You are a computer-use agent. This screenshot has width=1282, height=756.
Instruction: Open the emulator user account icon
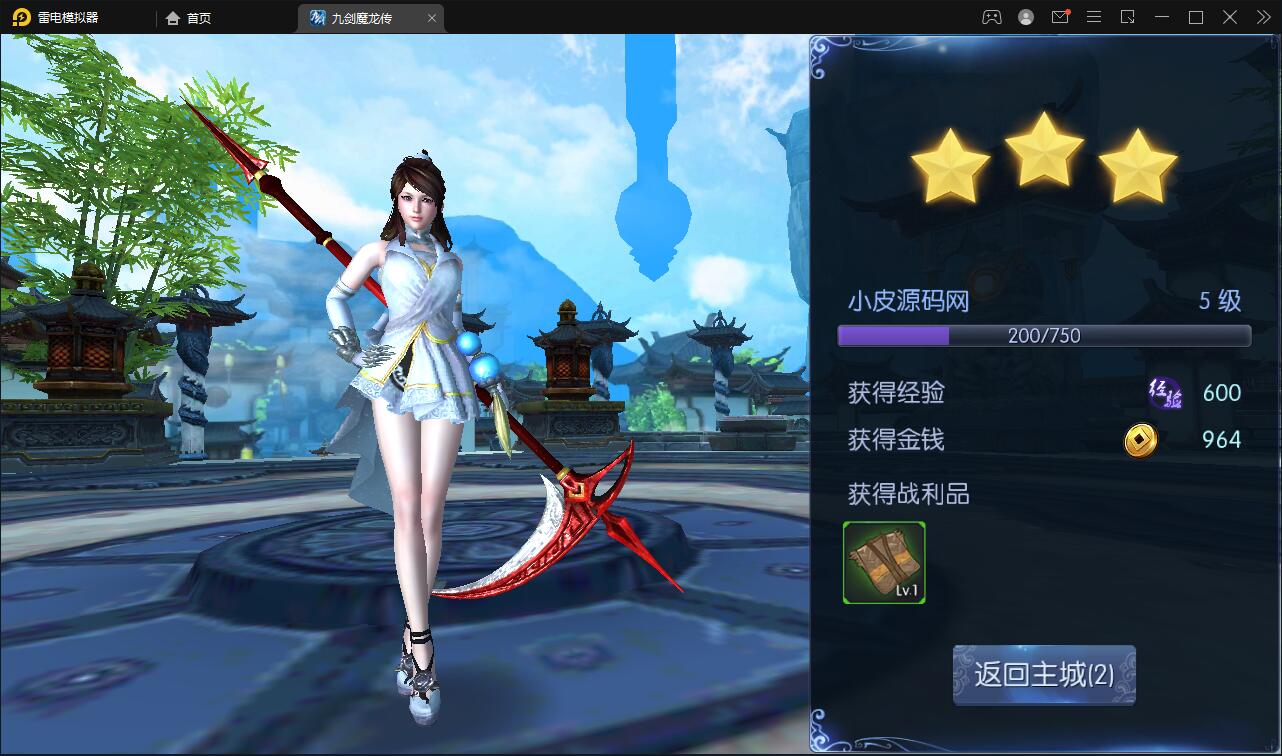click(x=1026, y=17)
